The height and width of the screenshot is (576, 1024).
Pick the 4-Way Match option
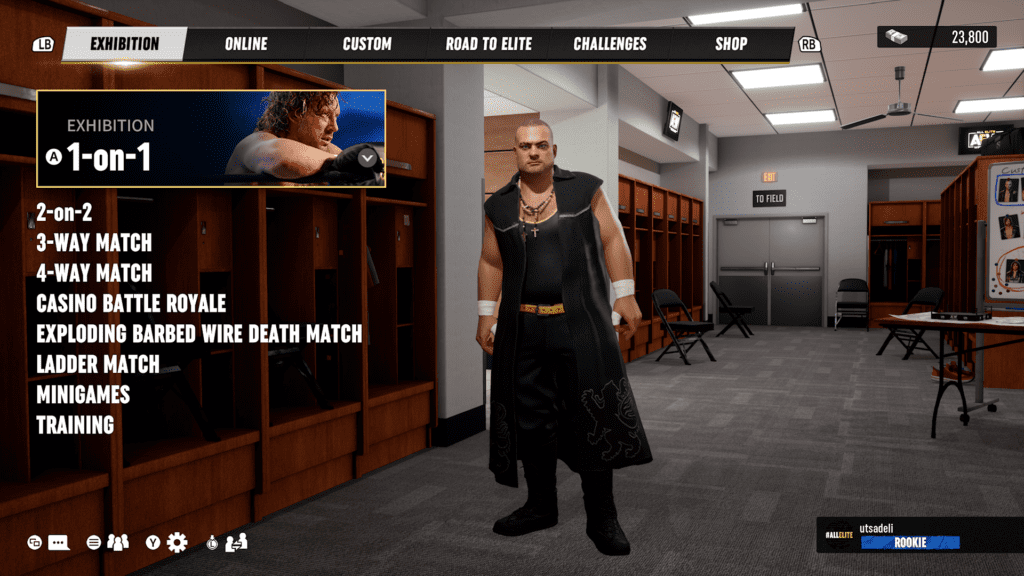[x=94, y=273]
